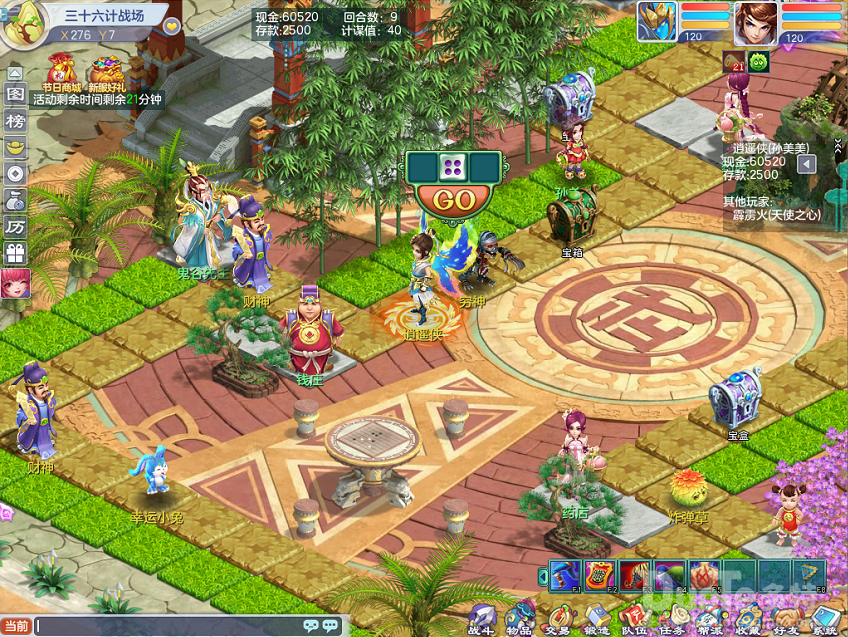The width and height of the screenshot is (848, 637).
Task: Open the 榜 ranking button
Action: pyautogui.click(x=15, y=120)
